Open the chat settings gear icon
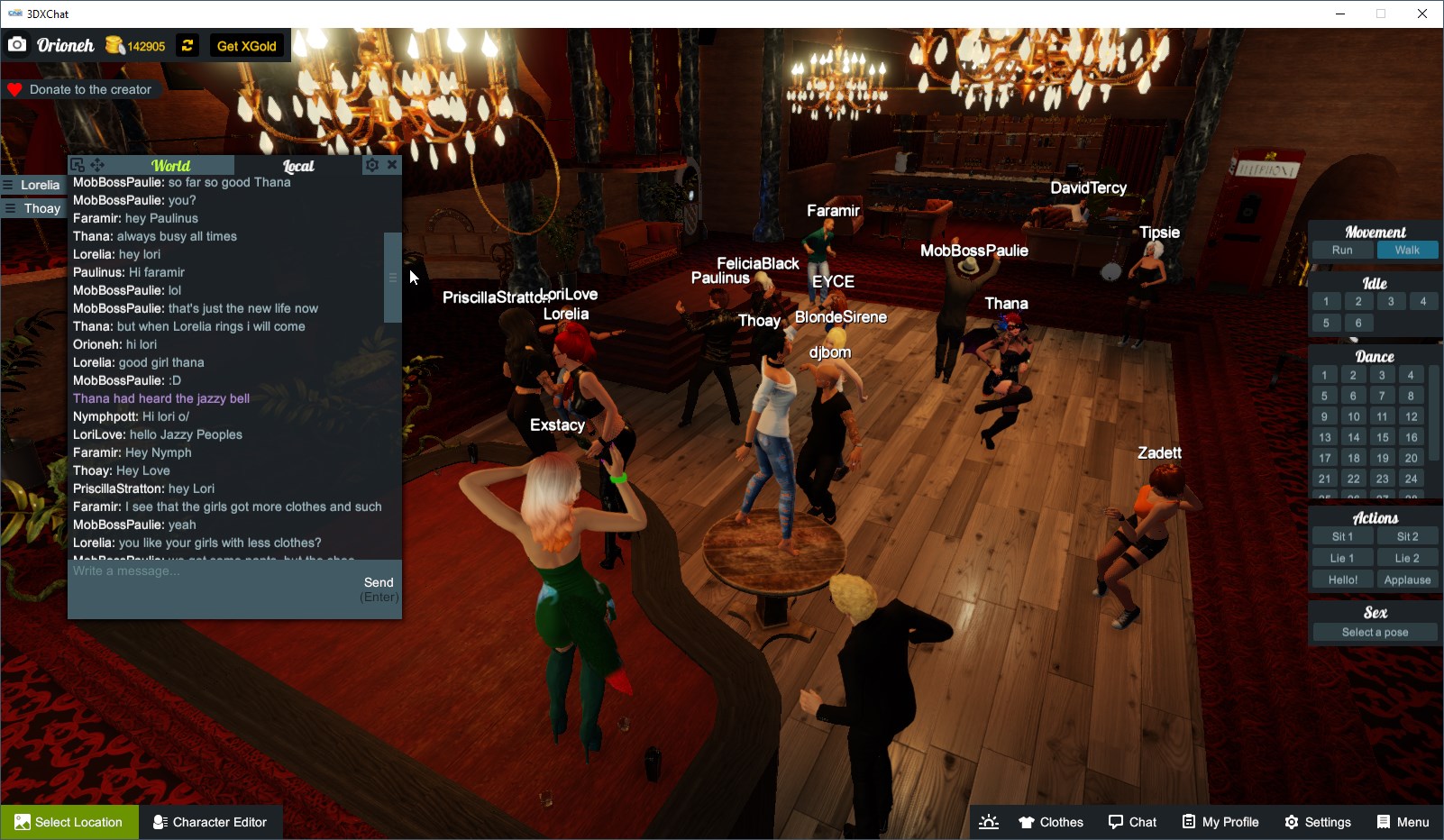1444x840 pixels. coord(371,165)
